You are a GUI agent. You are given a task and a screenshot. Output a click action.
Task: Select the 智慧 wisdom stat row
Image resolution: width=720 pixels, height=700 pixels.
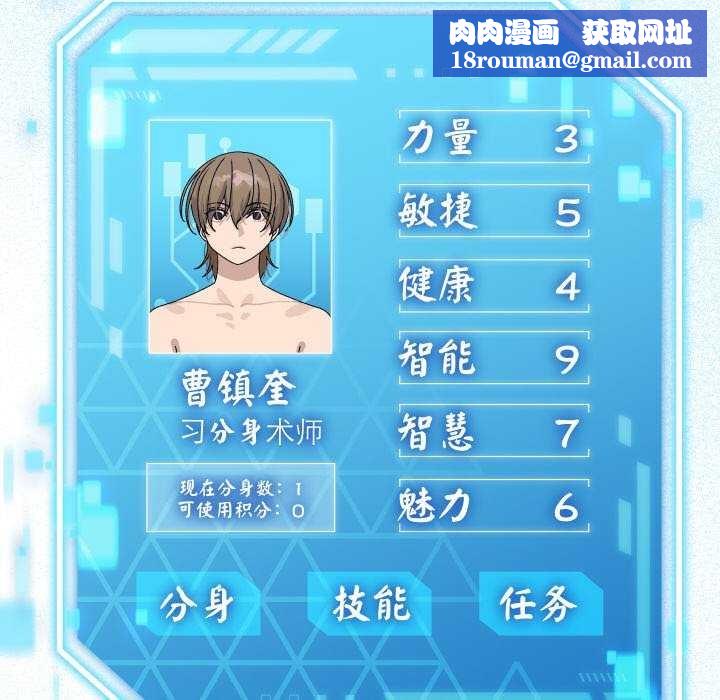[x=493, y=432]
